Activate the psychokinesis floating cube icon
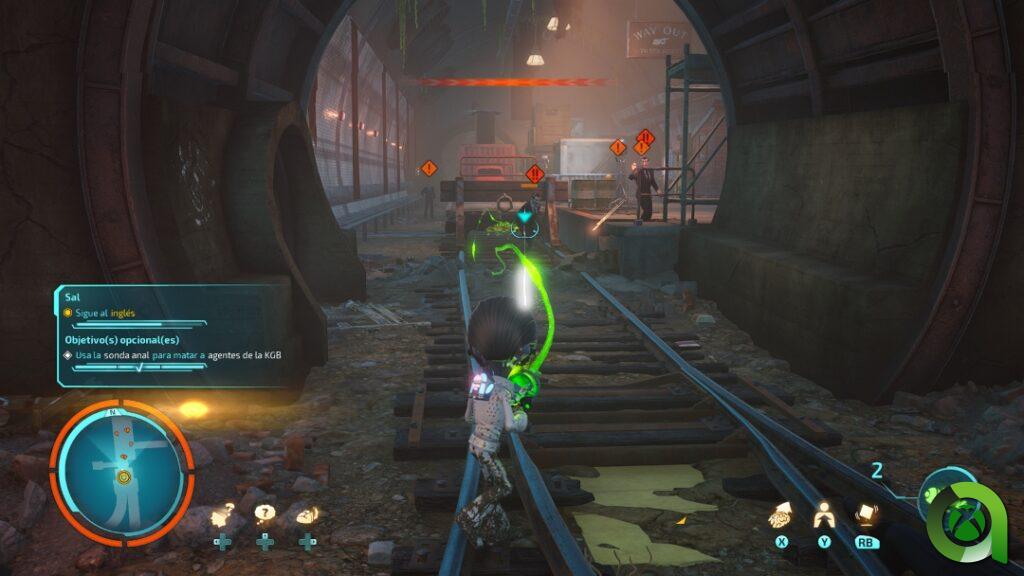Screen dimensions: 1024x576 [x=865, y=514]
